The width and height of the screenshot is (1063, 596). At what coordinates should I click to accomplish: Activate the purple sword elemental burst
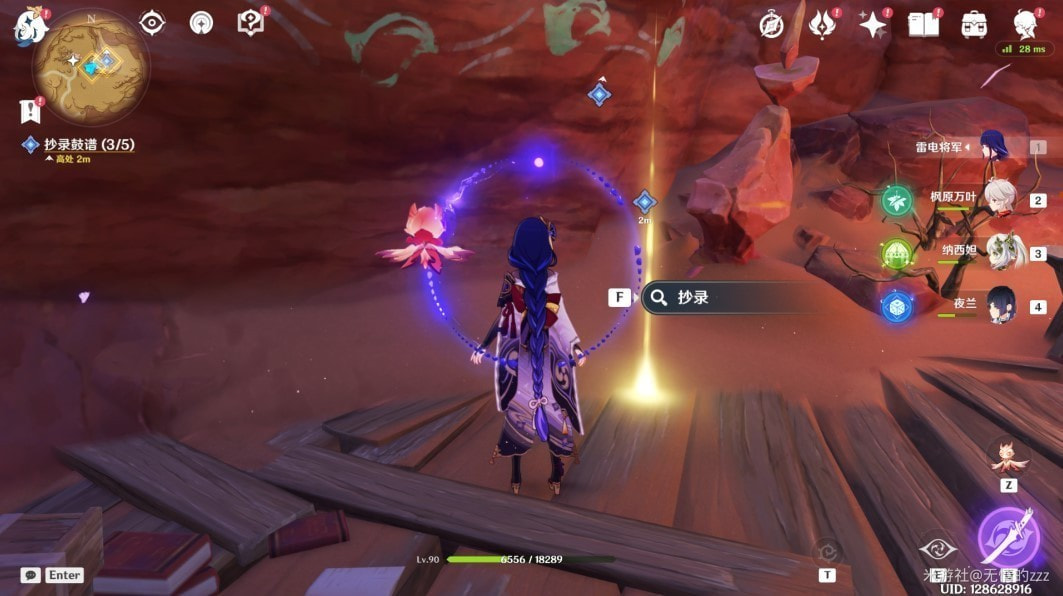1007,537
